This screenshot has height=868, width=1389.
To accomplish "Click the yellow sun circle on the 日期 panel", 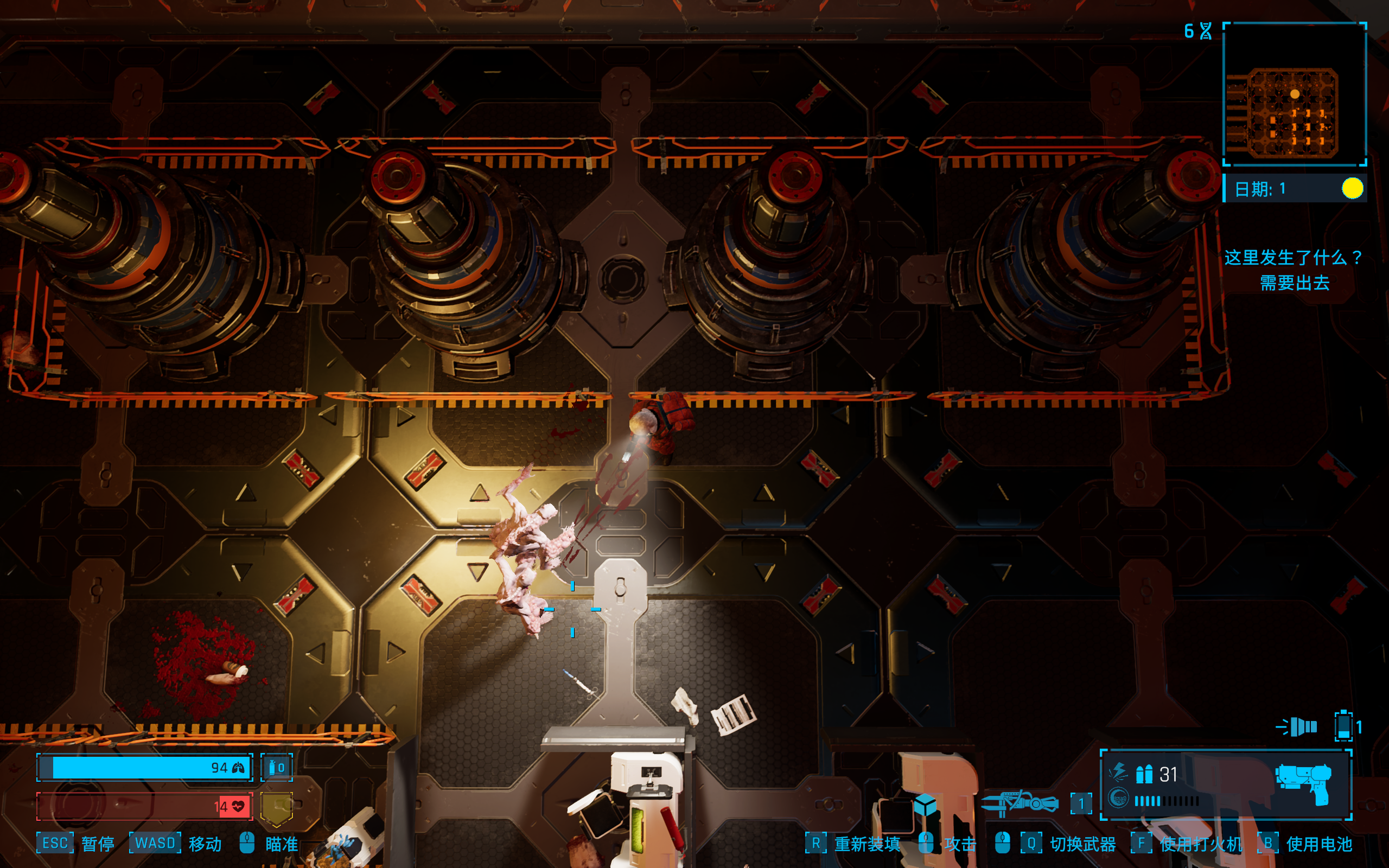I will pos(1353,188).
